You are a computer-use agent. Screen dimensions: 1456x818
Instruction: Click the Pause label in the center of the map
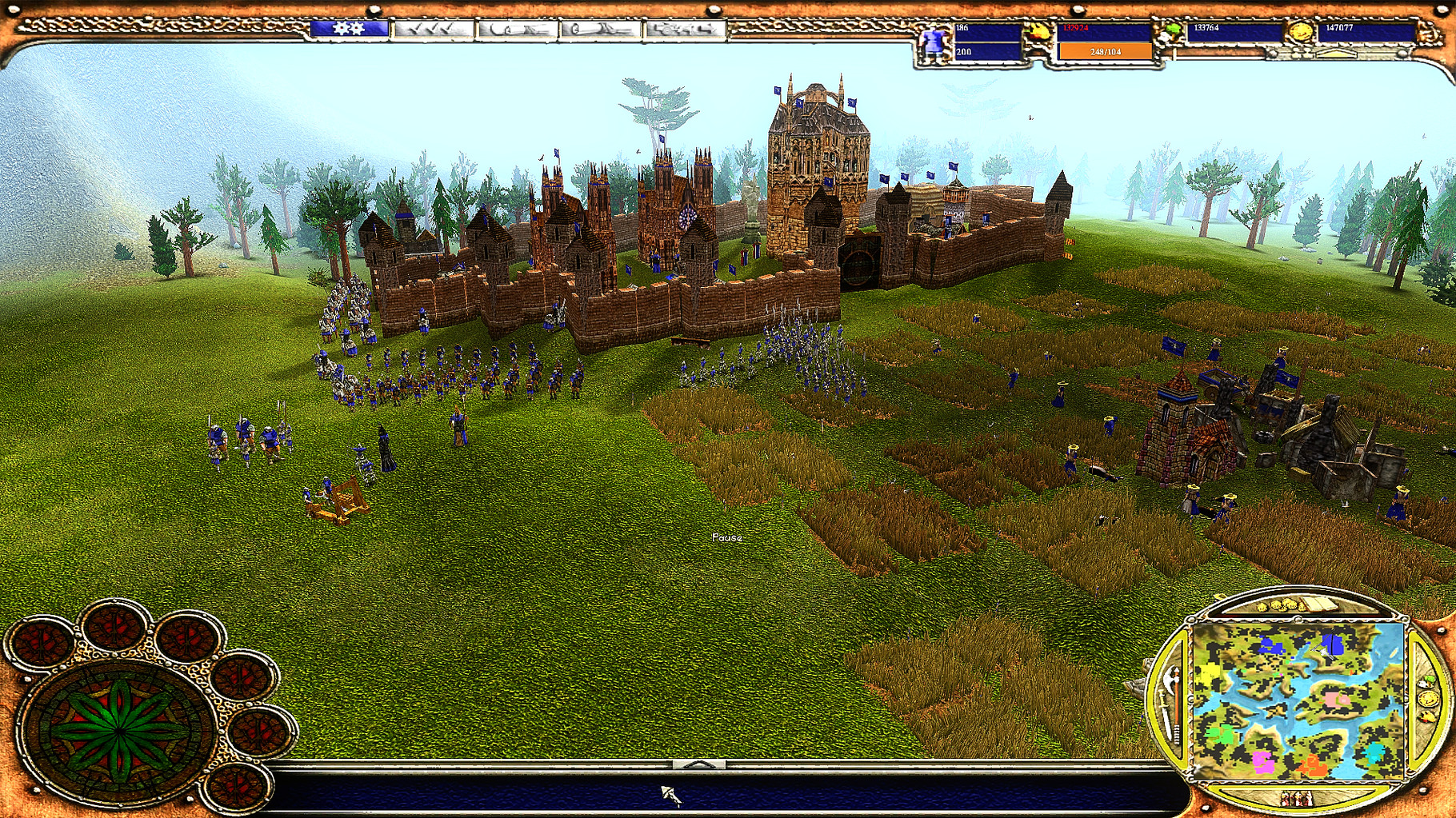point(726,538)
